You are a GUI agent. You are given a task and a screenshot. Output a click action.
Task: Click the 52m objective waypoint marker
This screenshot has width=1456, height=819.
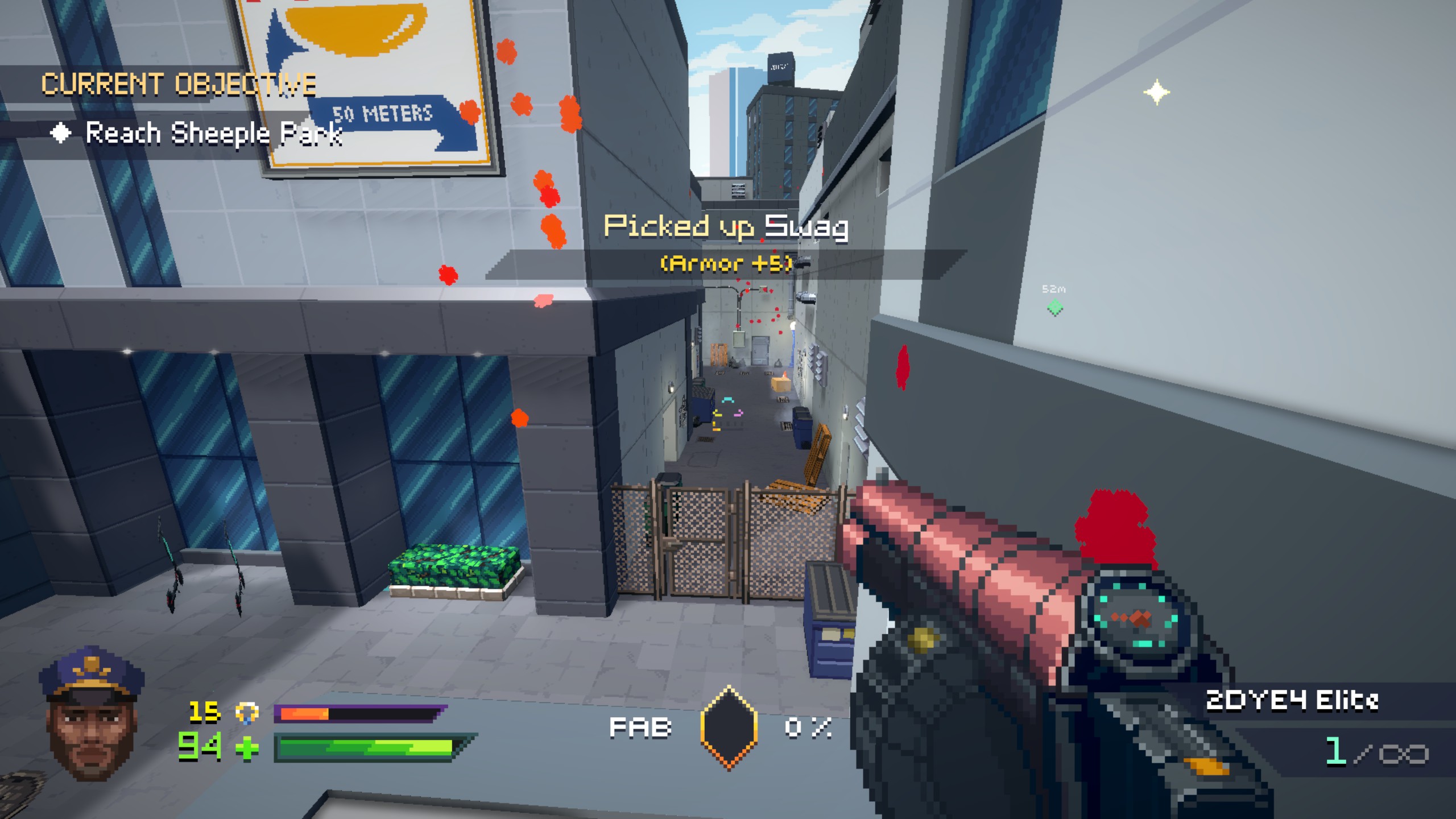(1055, 308)
